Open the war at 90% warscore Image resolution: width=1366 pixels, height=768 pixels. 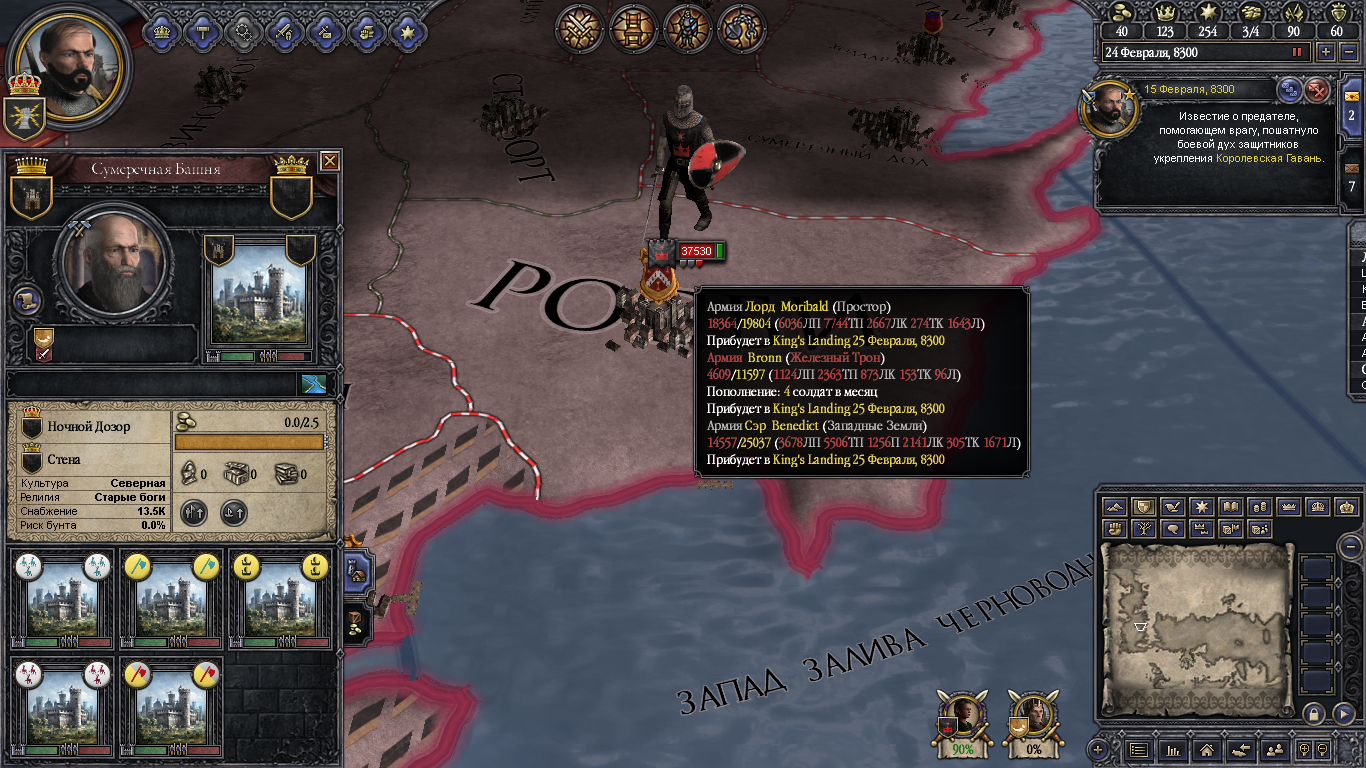[x=962, y=721]
